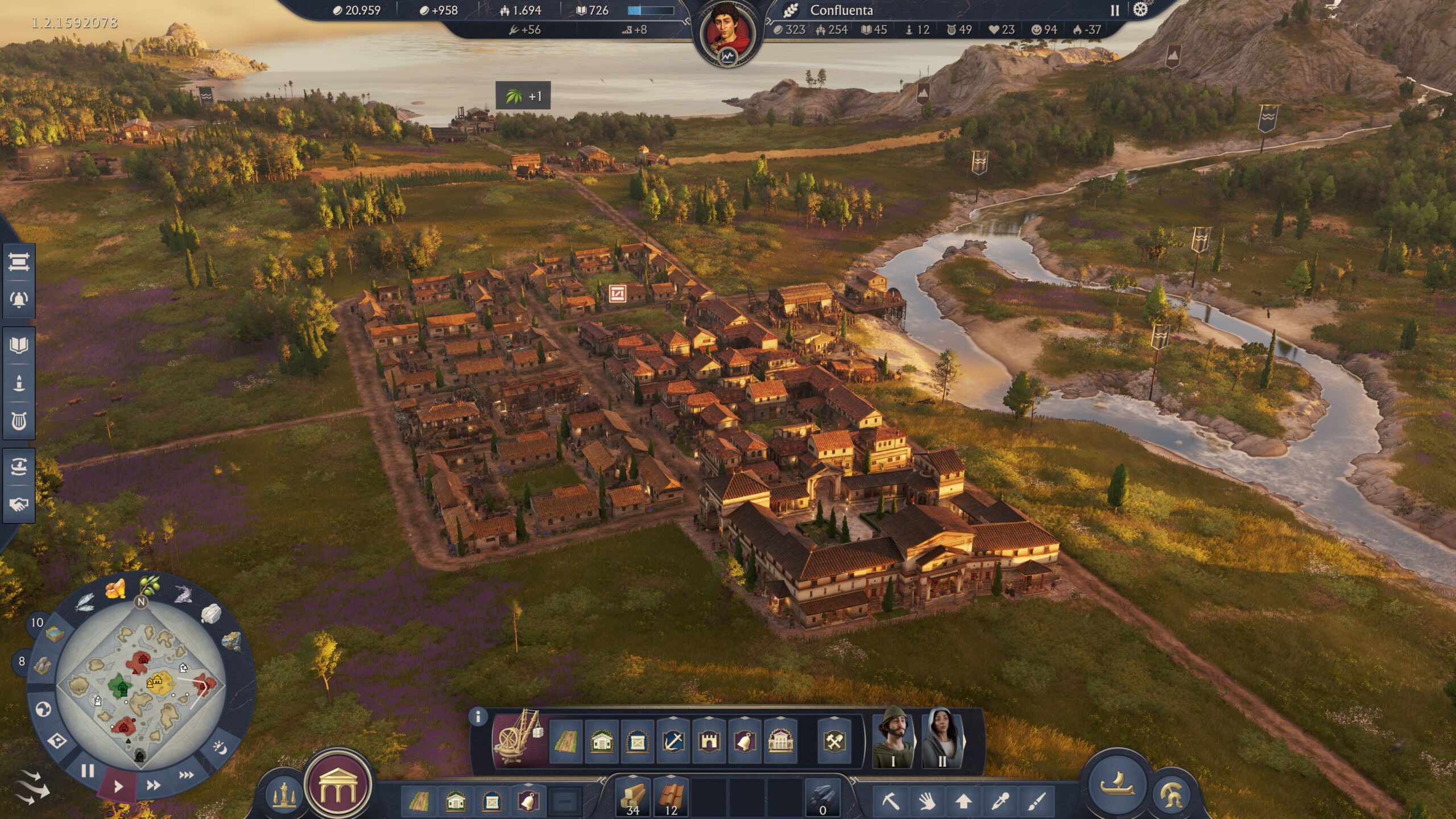Screen dimensions: 1456x819
Task: Choose the population tier I portrait
Action: click(x=892, y=738)
